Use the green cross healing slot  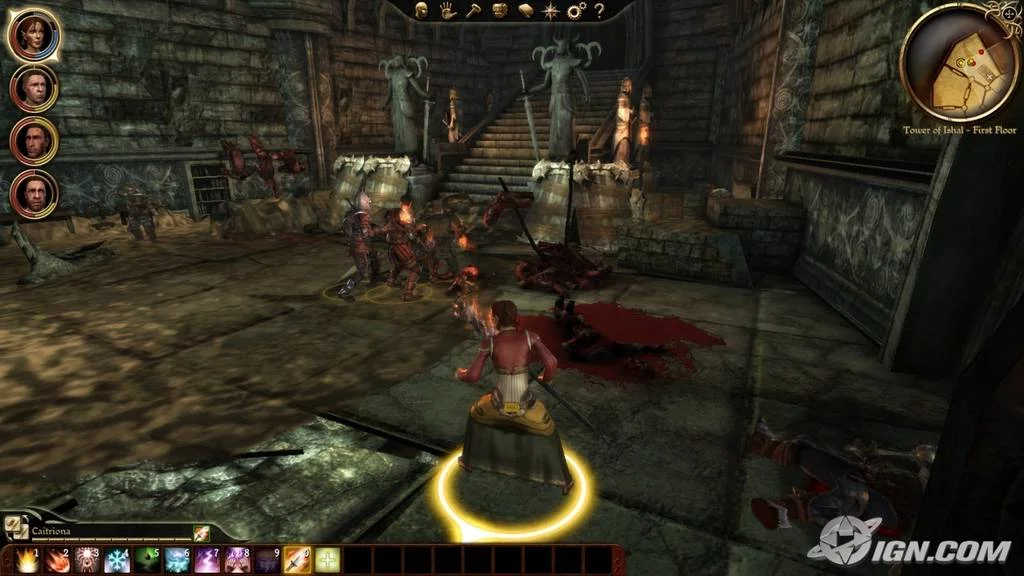327,560
